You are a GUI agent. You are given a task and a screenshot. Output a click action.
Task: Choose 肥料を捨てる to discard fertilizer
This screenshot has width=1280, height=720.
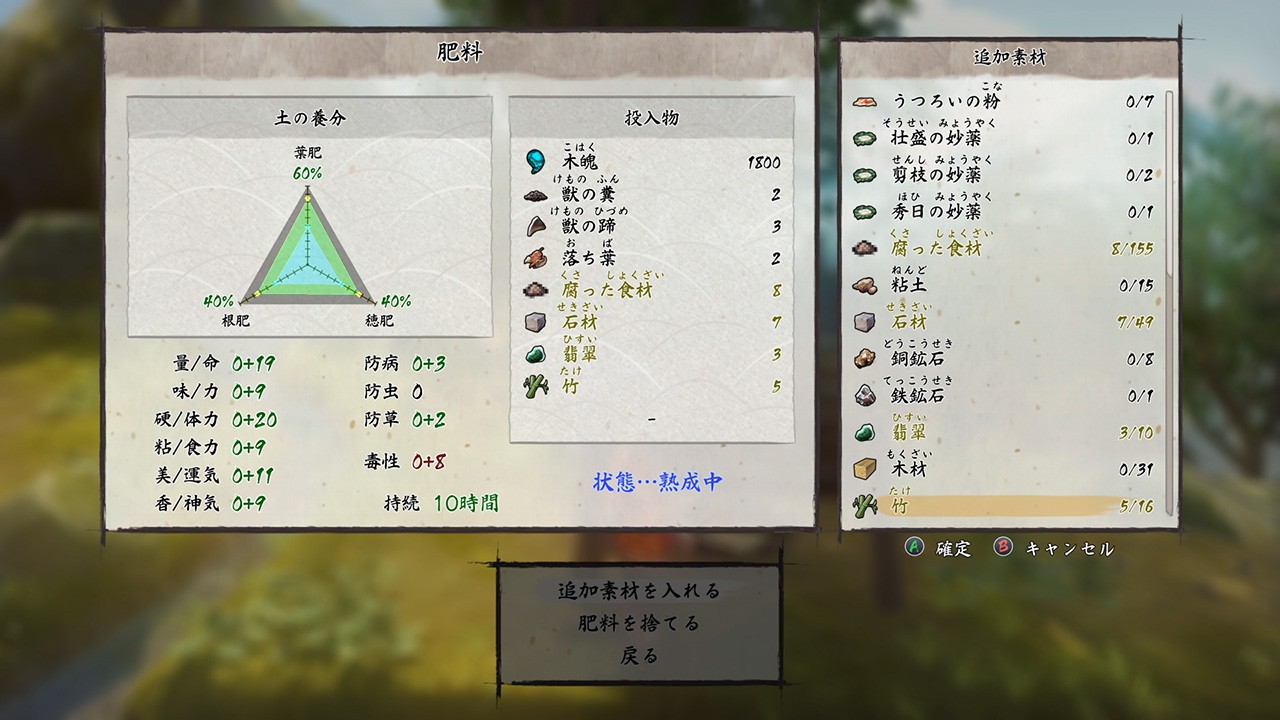(639, 623)
